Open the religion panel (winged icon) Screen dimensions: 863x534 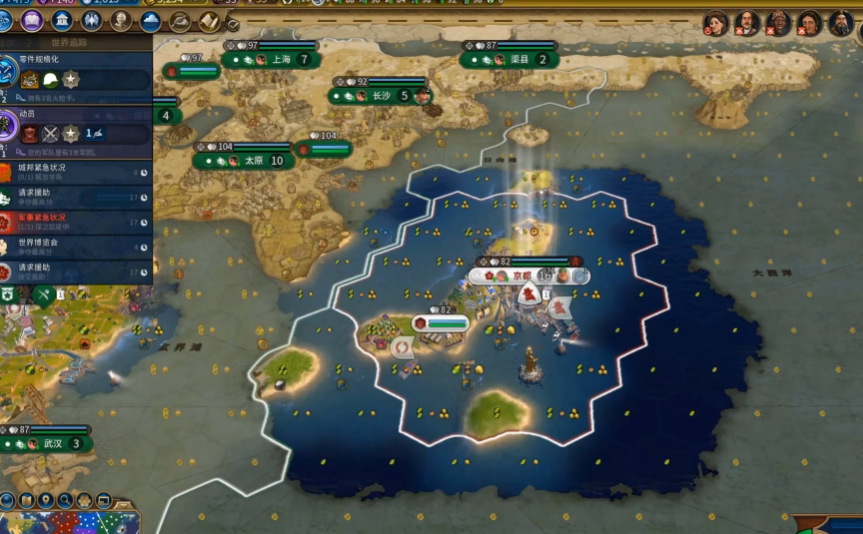[x=91, y=21]
